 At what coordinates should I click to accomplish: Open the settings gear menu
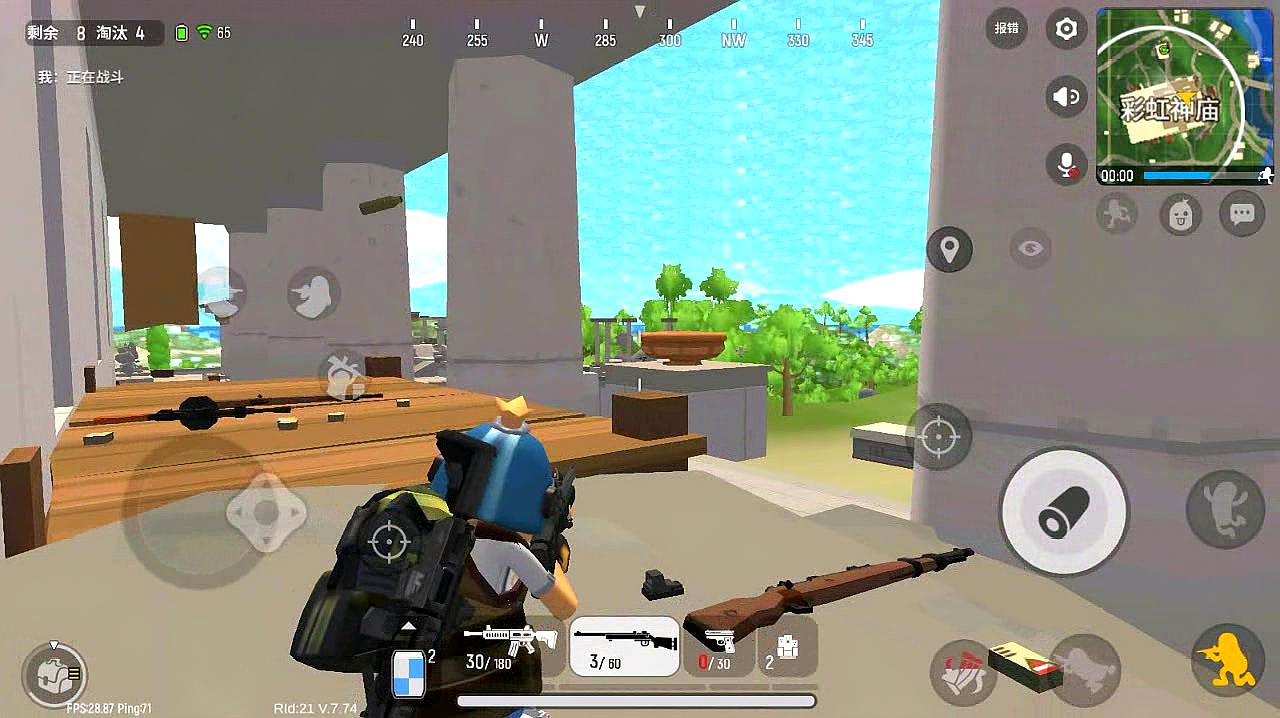pos(1066,29)
